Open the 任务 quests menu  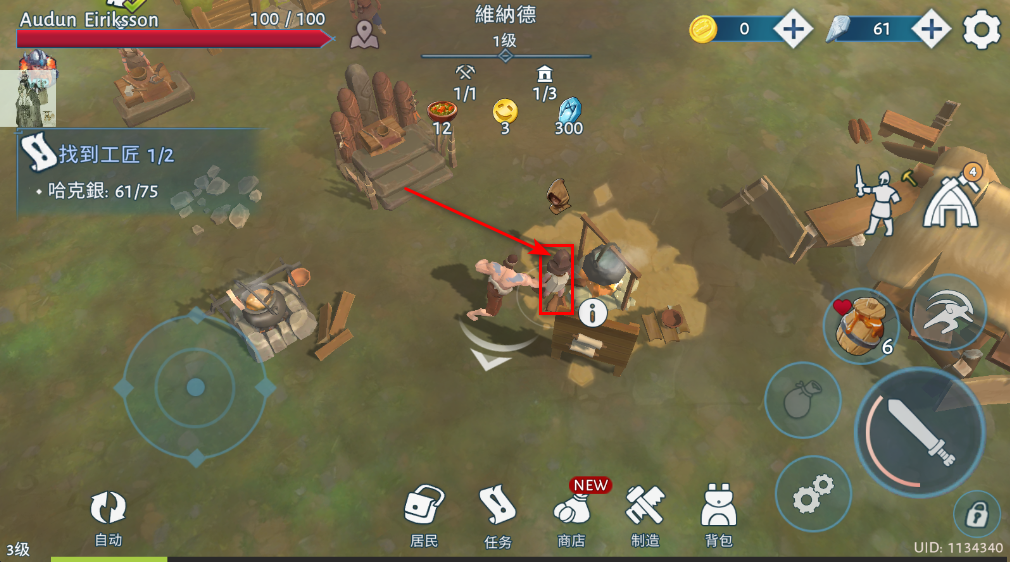point(497,514)
